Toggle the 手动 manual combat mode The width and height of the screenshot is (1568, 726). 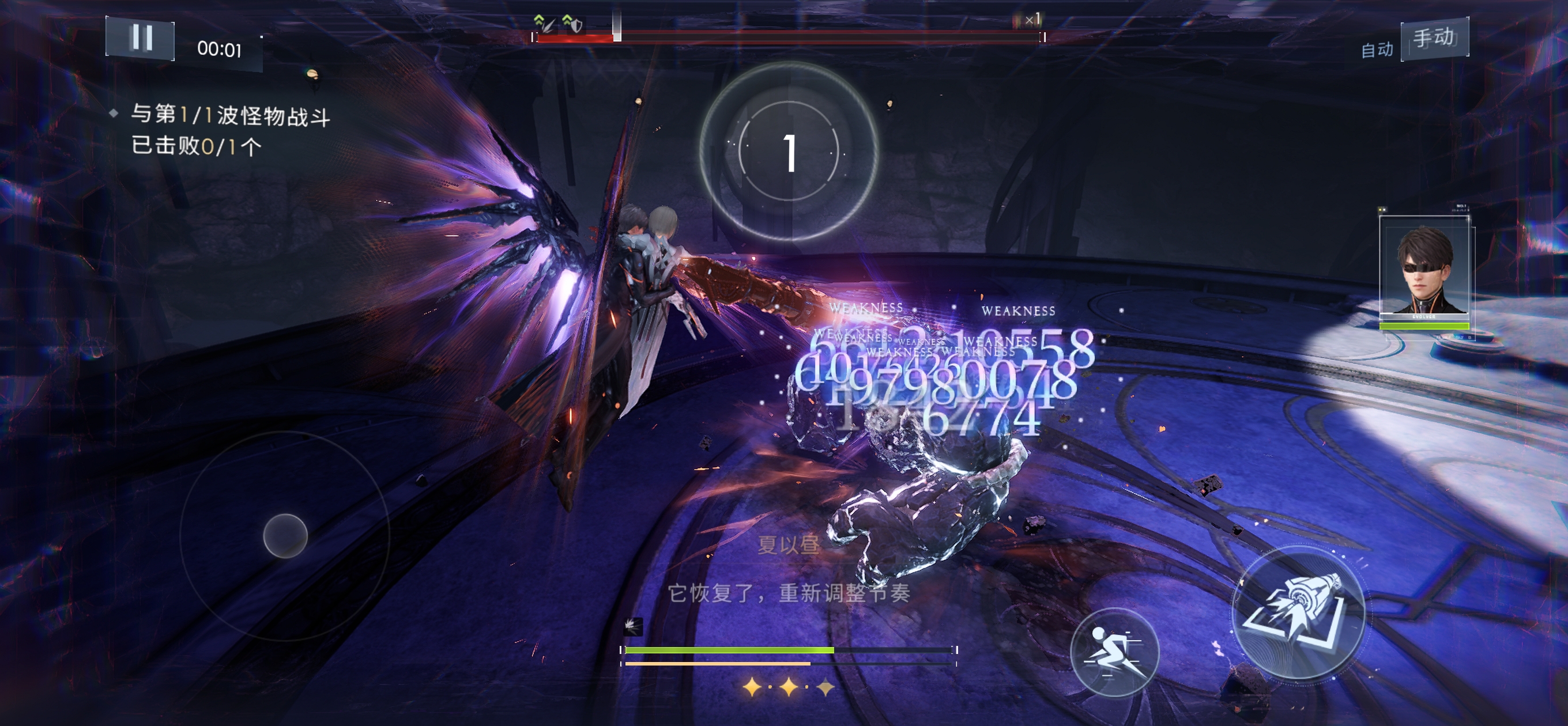1434,39
